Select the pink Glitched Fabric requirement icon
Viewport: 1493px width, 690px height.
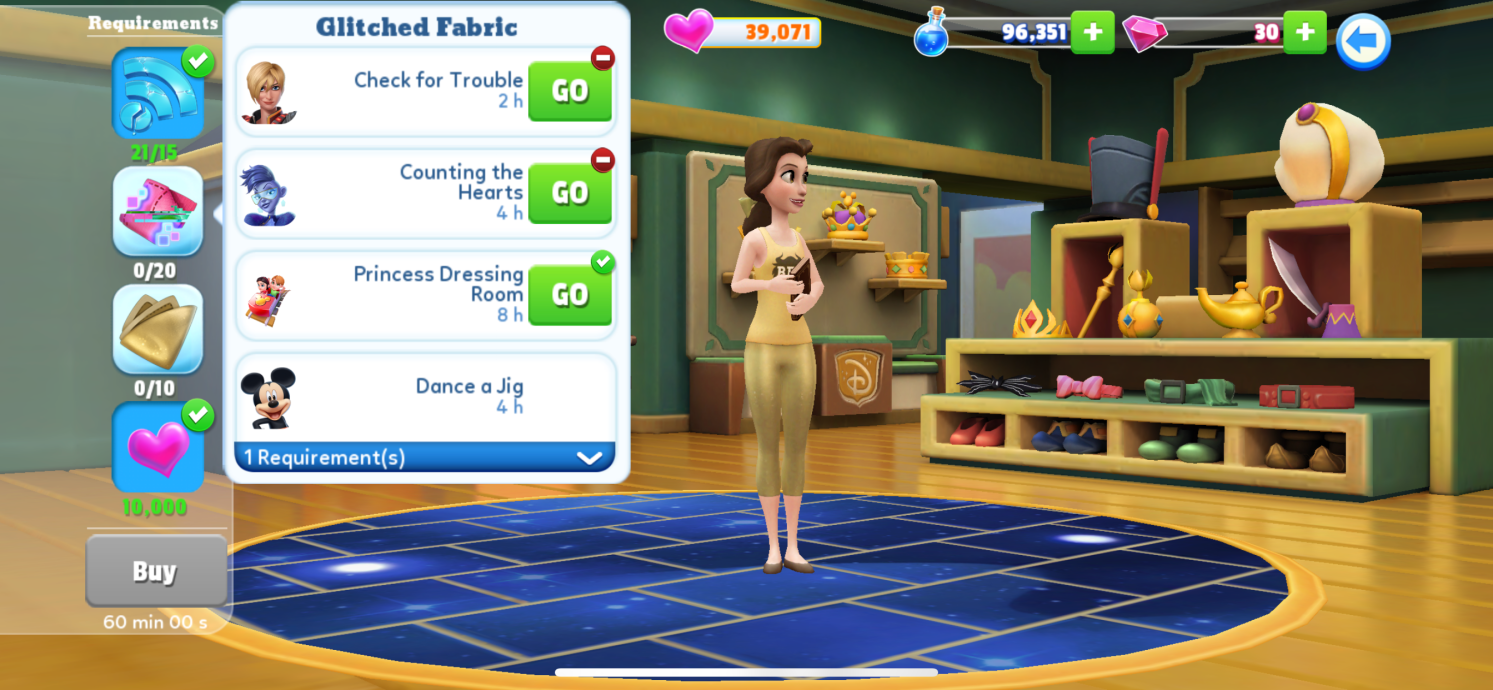tap(157, 211)
